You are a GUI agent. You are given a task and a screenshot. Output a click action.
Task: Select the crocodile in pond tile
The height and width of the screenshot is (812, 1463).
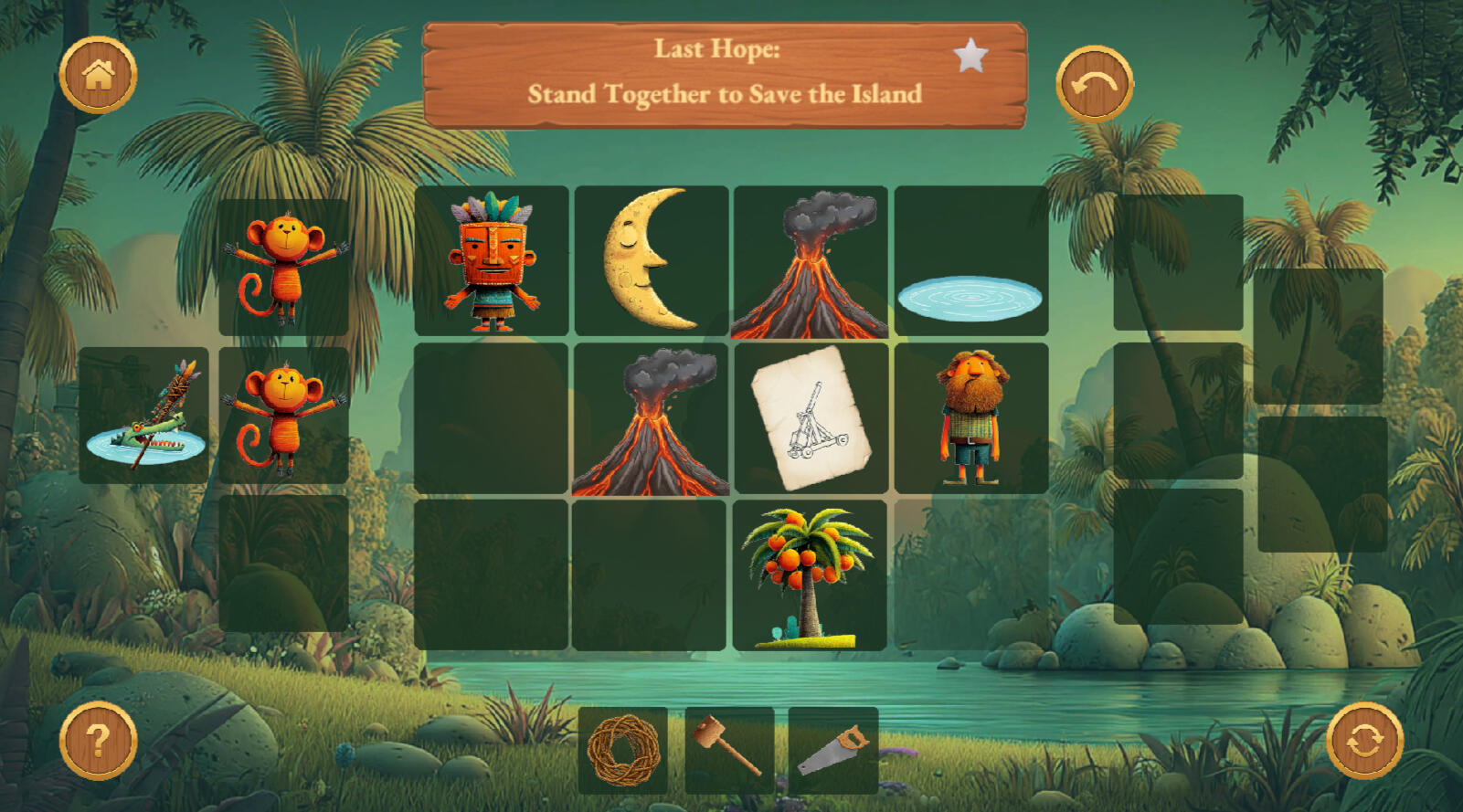144,416
